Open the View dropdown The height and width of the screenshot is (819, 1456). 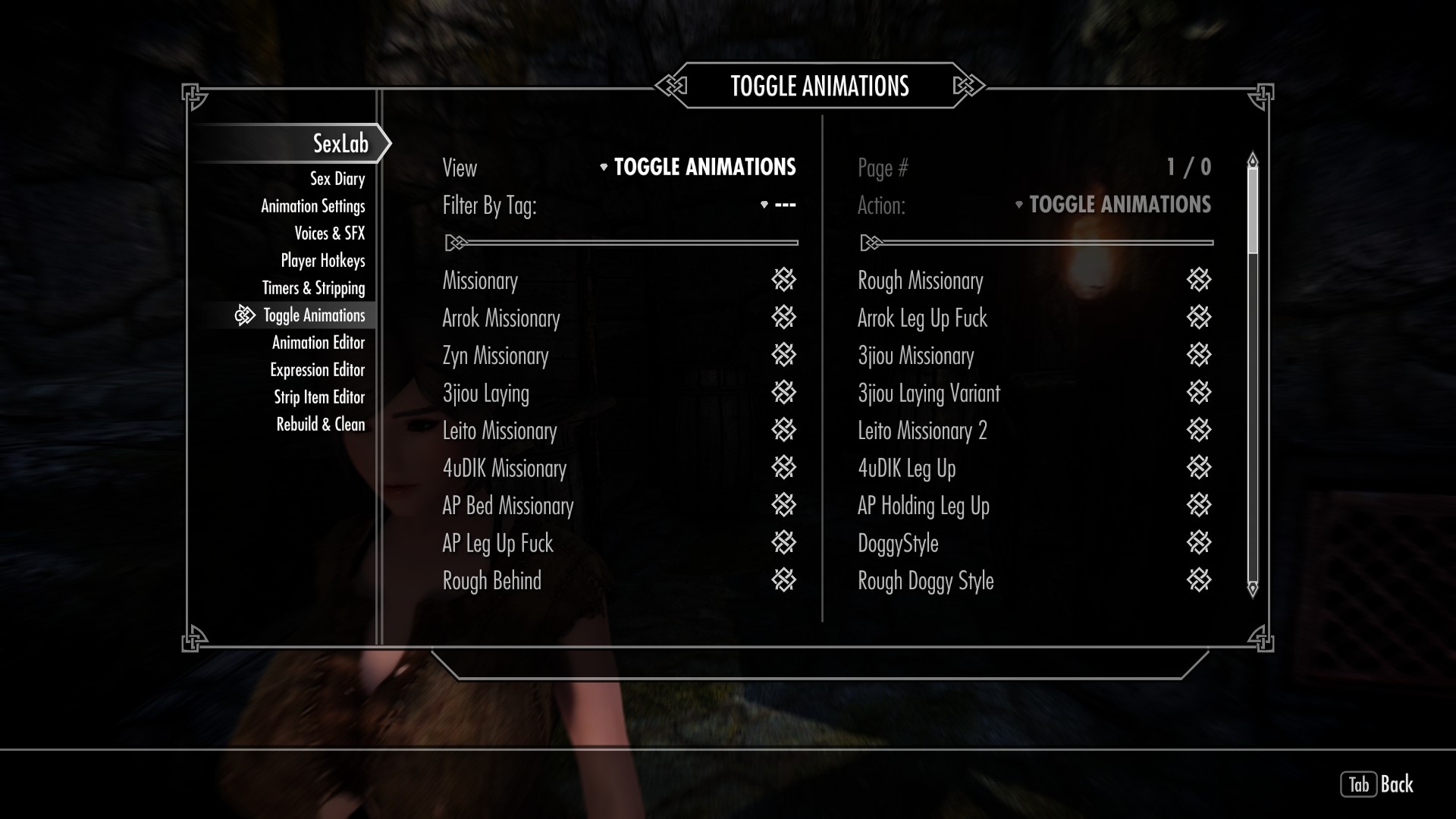coord(698,167)
